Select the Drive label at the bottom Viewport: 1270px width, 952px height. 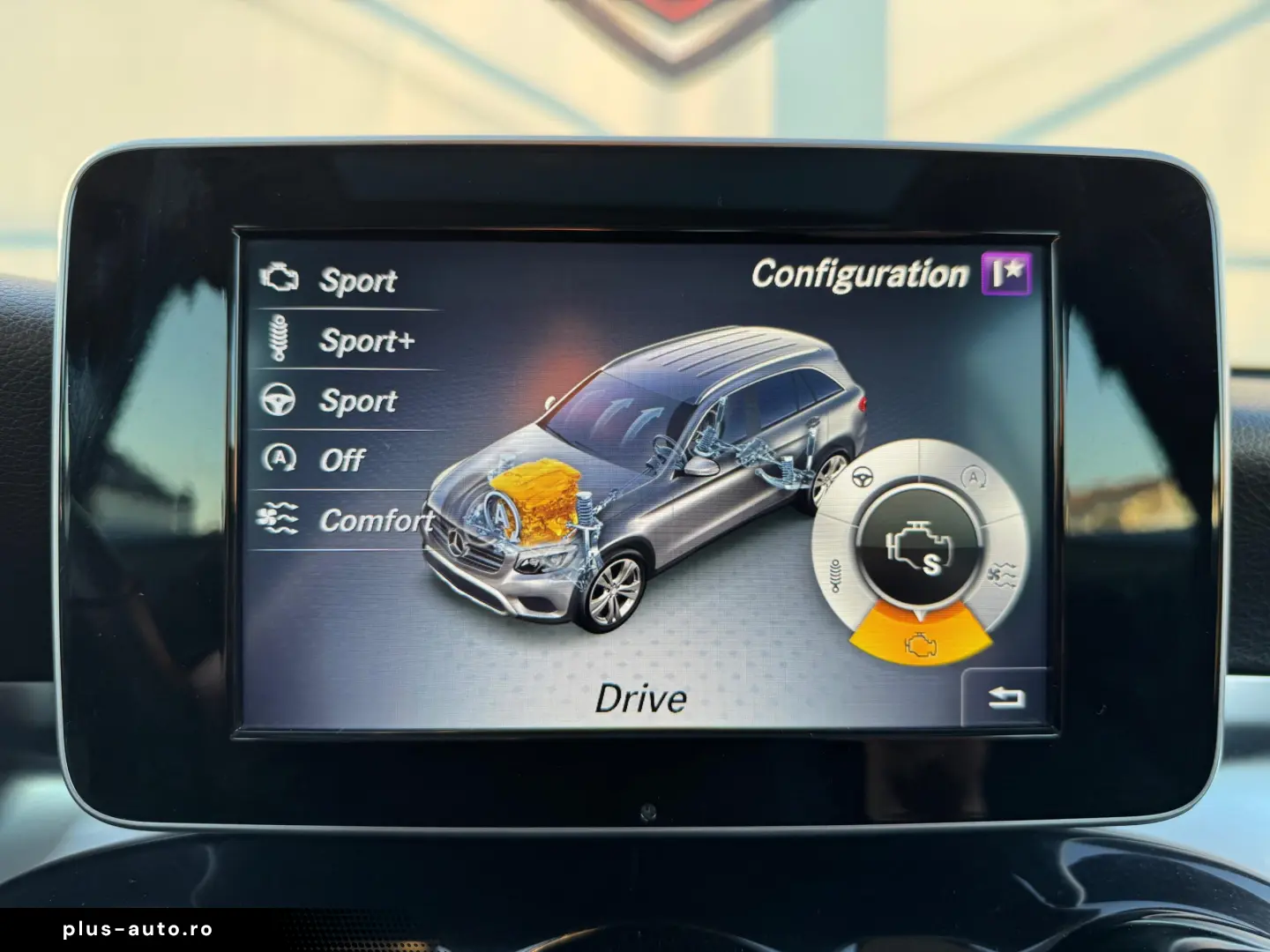tap(641, 699)
